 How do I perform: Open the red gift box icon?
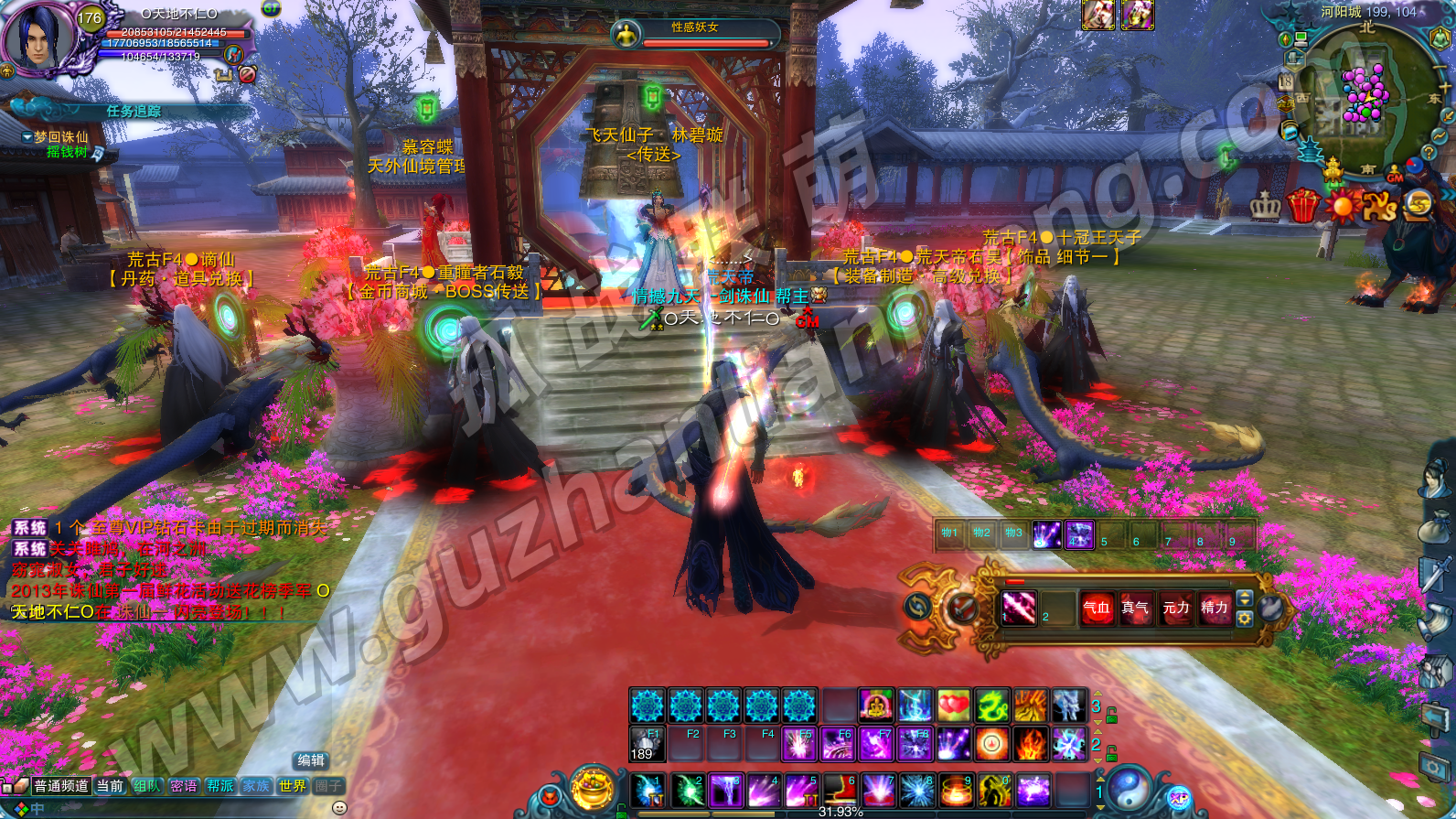coord(1302,205)
